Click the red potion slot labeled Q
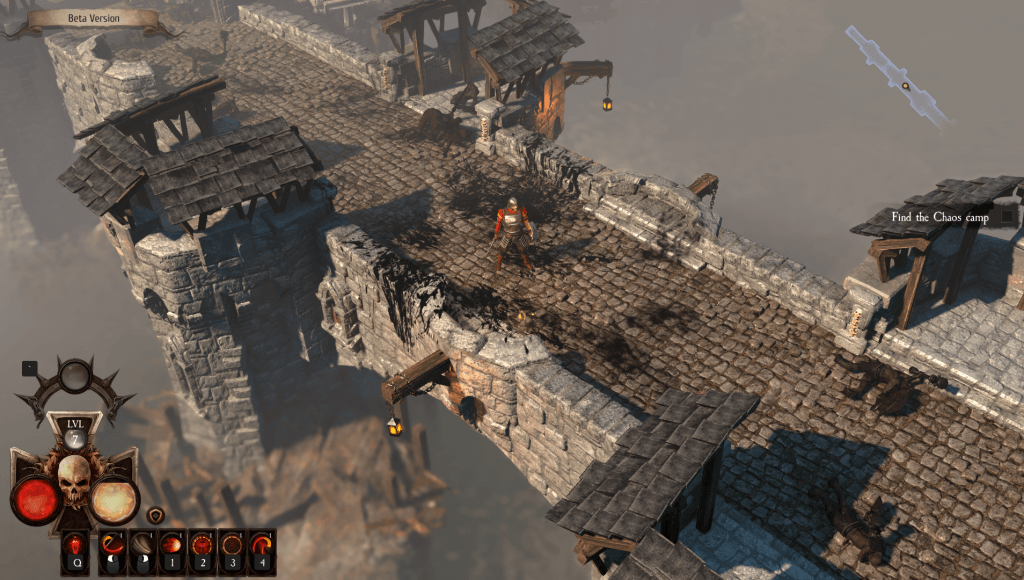This screenshot has height=580, width=1024. point(76,552)
